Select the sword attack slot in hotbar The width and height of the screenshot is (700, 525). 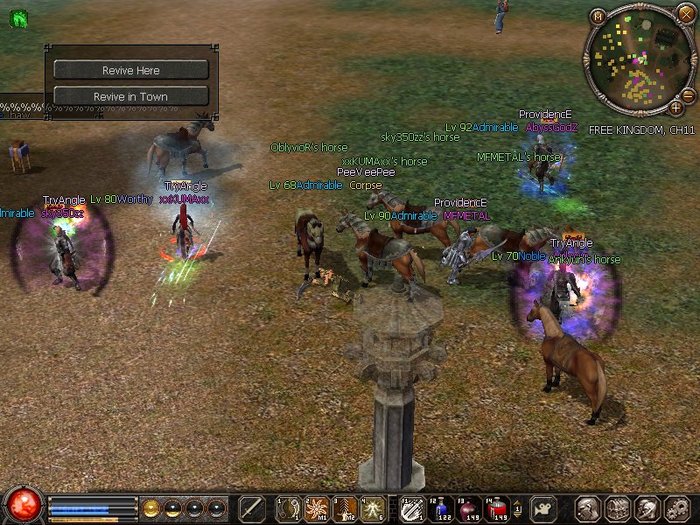click(253, 508)
